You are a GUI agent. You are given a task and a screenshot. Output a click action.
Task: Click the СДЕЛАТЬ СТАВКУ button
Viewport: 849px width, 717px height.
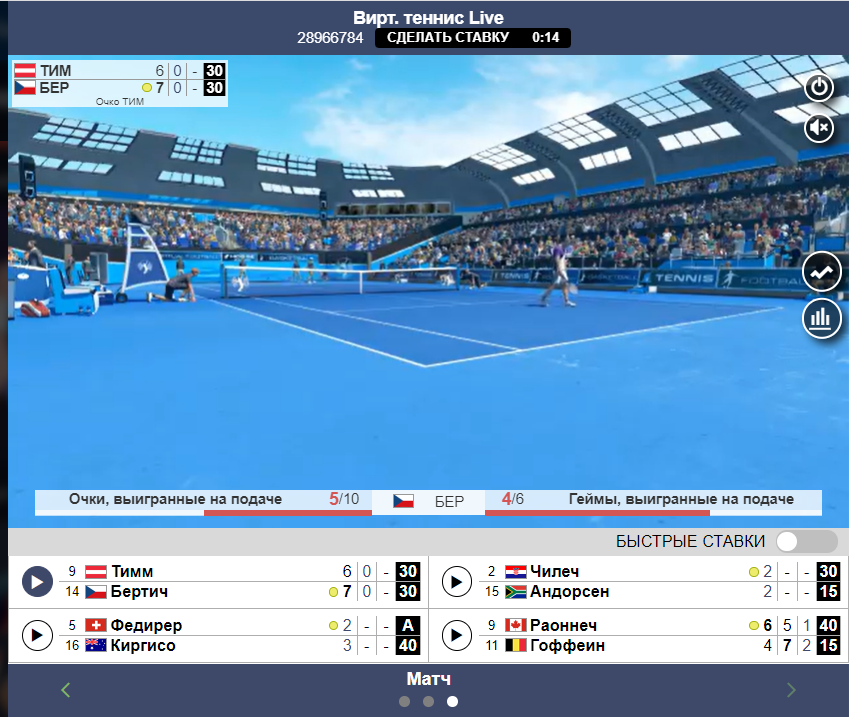coord(447,38)
